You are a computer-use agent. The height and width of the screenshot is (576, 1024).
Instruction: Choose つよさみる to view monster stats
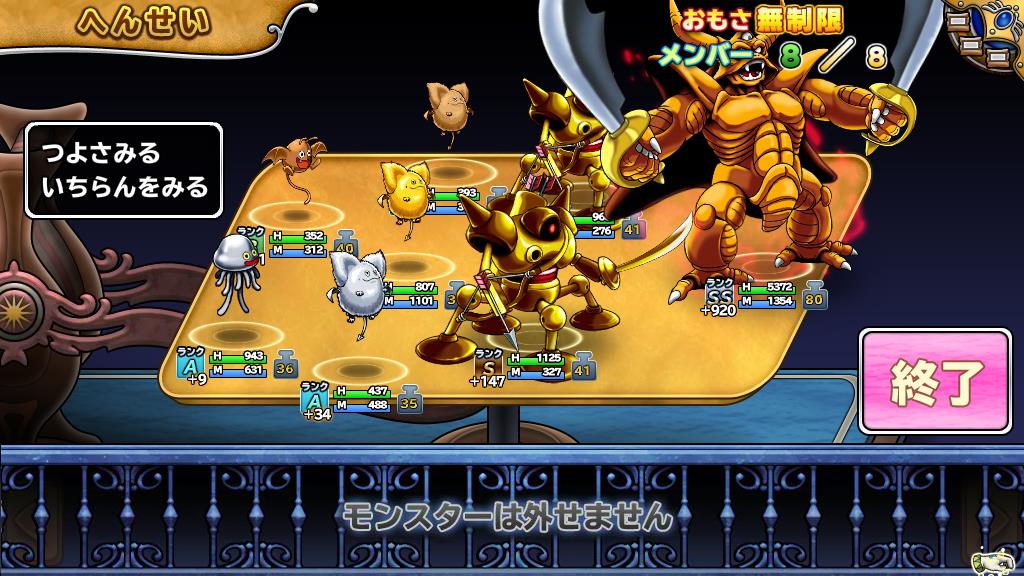pyautogui.click(x=101, y=155)
